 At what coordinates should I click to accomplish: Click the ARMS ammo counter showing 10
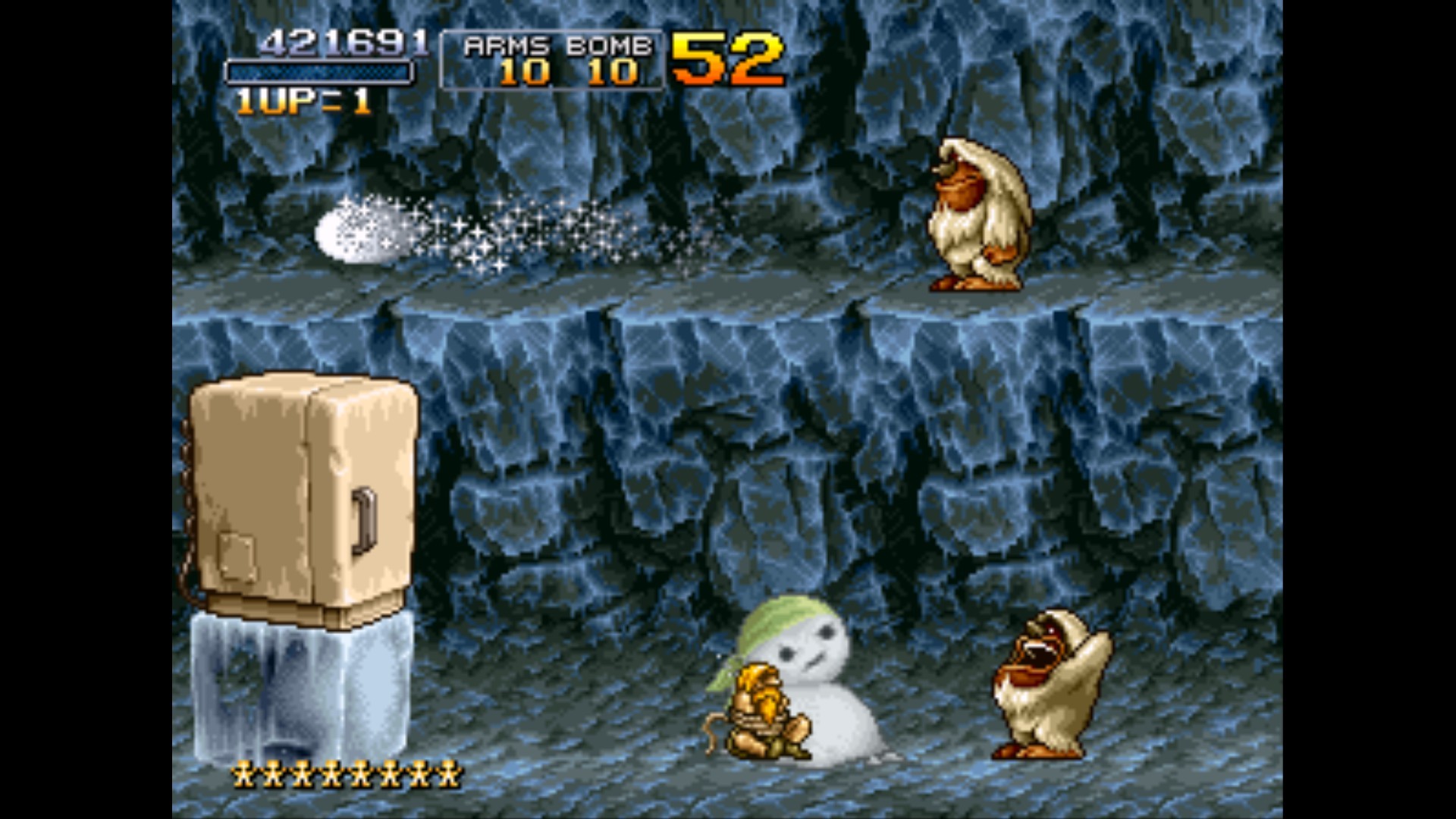click(523, 72)
